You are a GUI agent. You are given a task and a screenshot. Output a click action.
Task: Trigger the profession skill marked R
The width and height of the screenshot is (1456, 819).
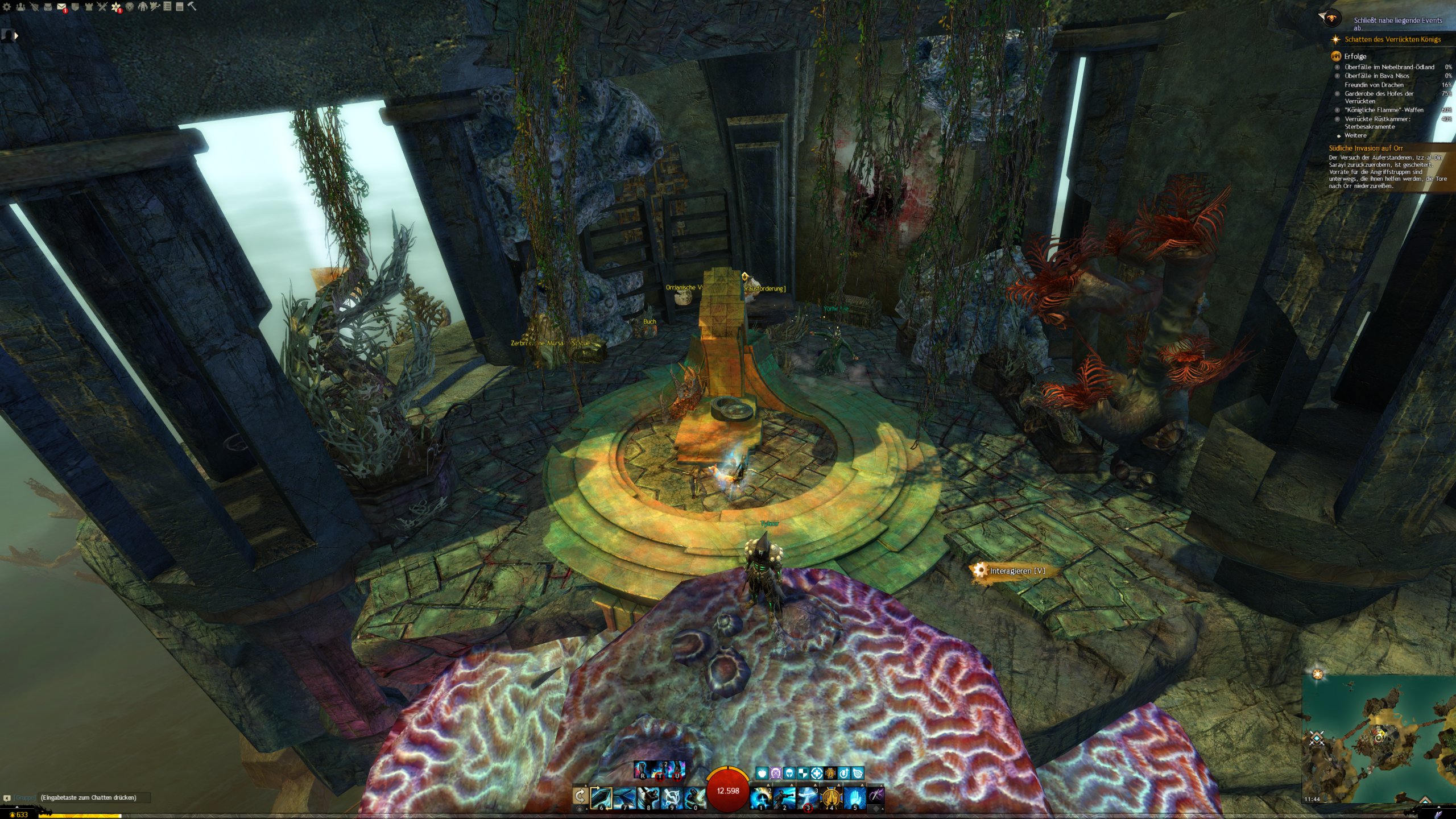[x=643, y=770]
